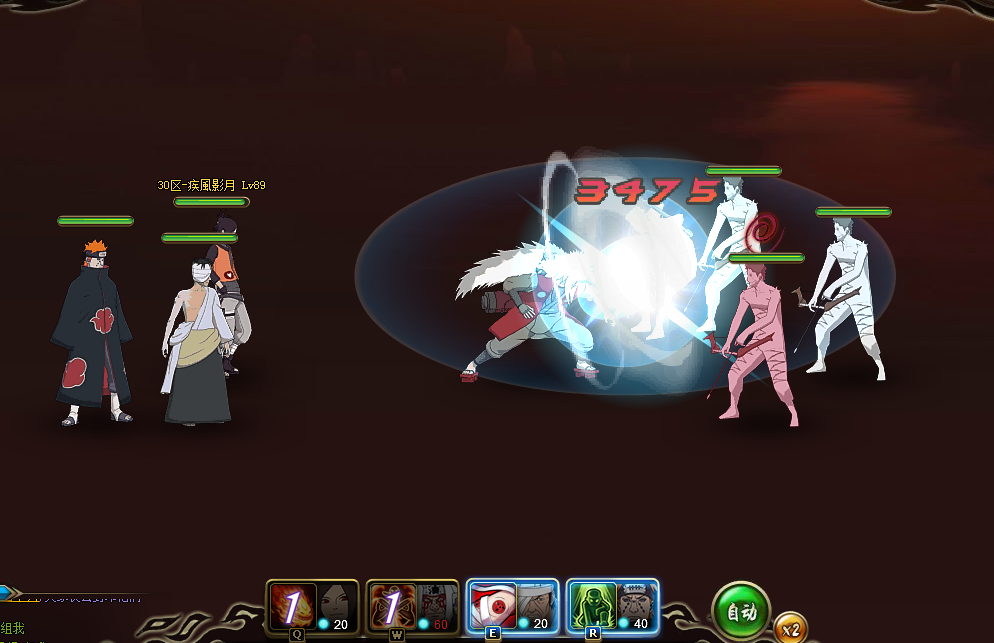
Task: Change battle speed with the x2 button
Action: click(x=791, y=629)
